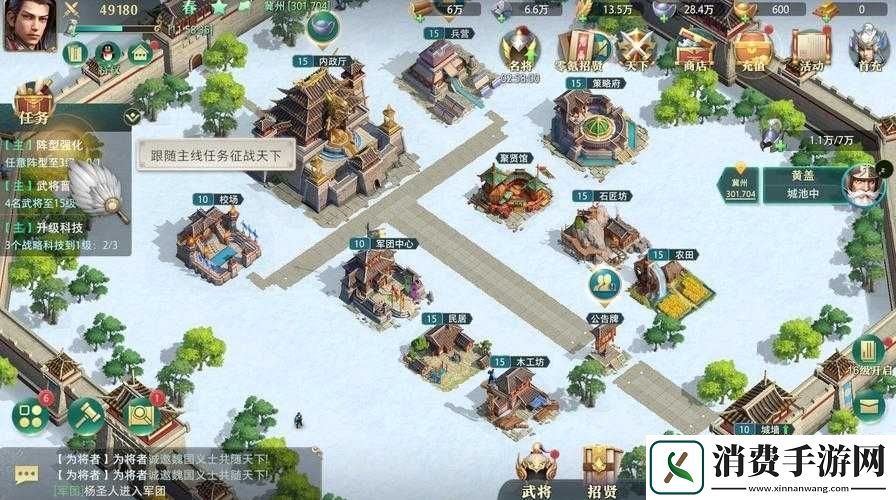Open the 商店 shop
Viewport: 896px width, 500px height.
695,51
